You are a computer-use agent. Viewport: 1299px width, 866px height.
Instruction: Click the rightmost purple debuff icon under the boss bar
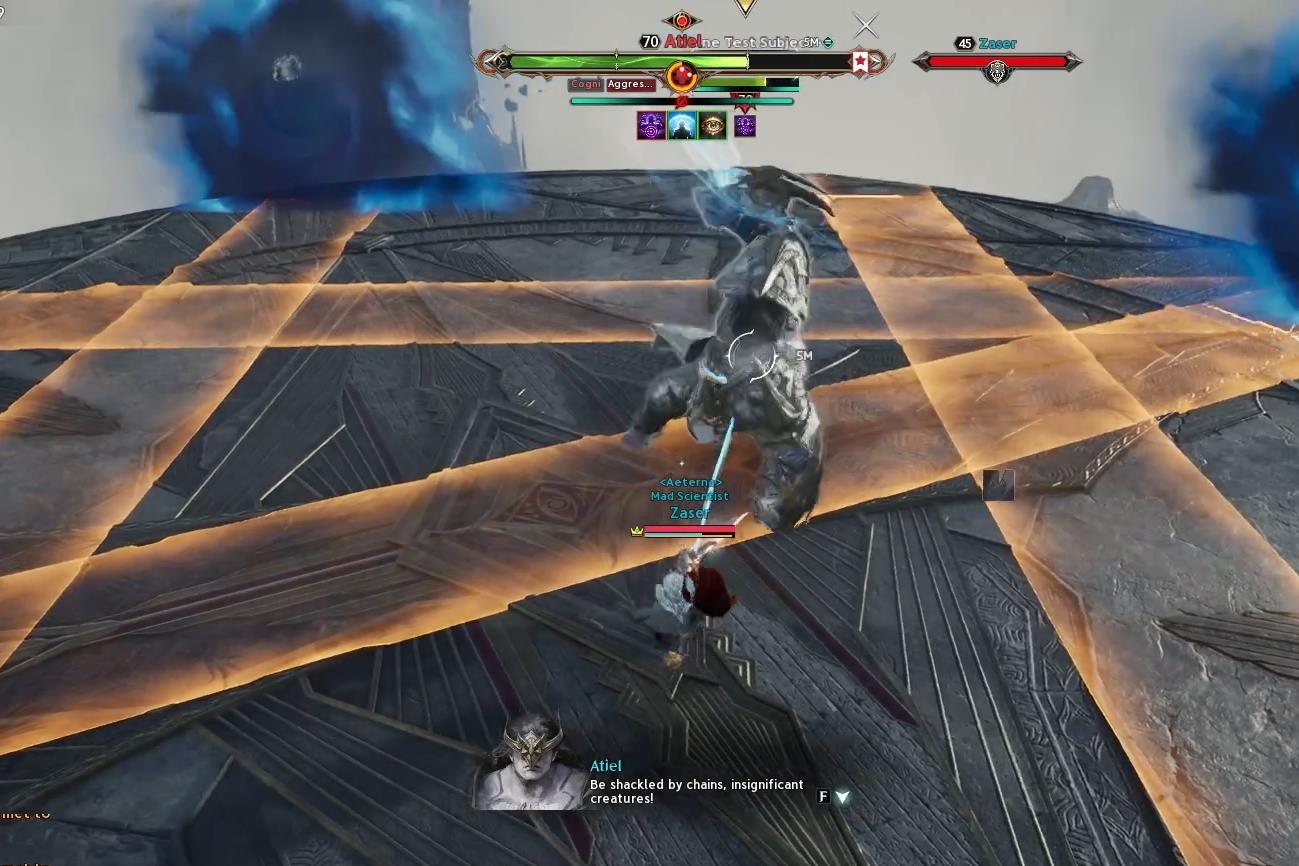click(744, 125)
